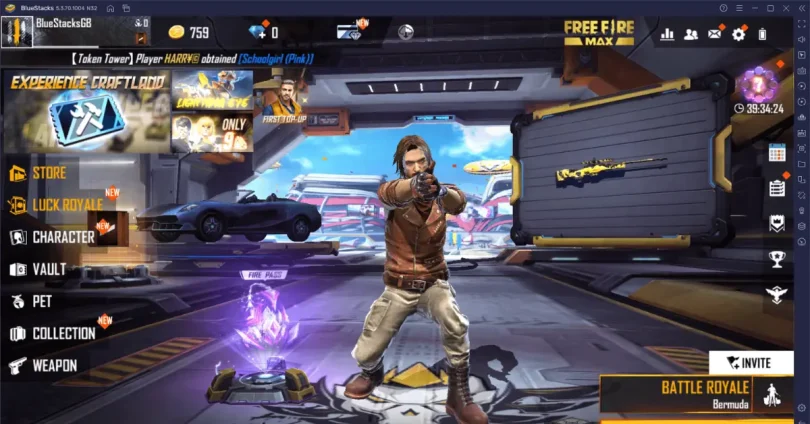Open the clipboard missions icon

pyautogui.click(x=776, y=187)
